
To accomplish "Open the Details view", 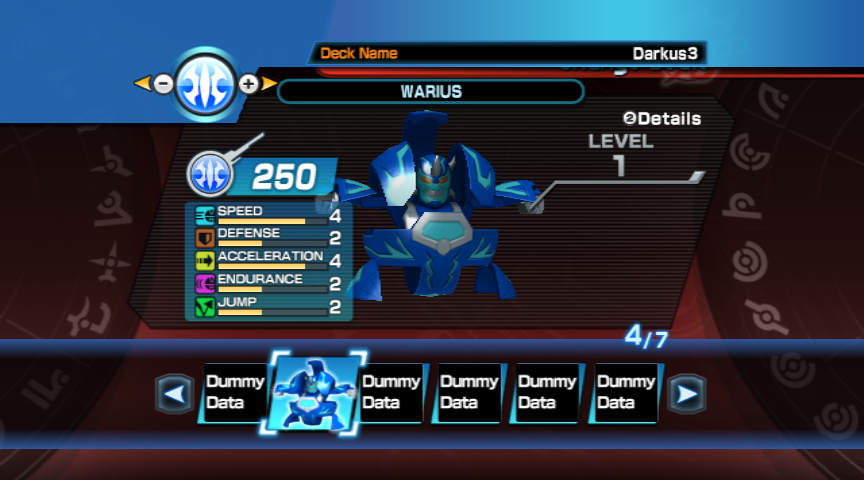I will coord(662,118).
